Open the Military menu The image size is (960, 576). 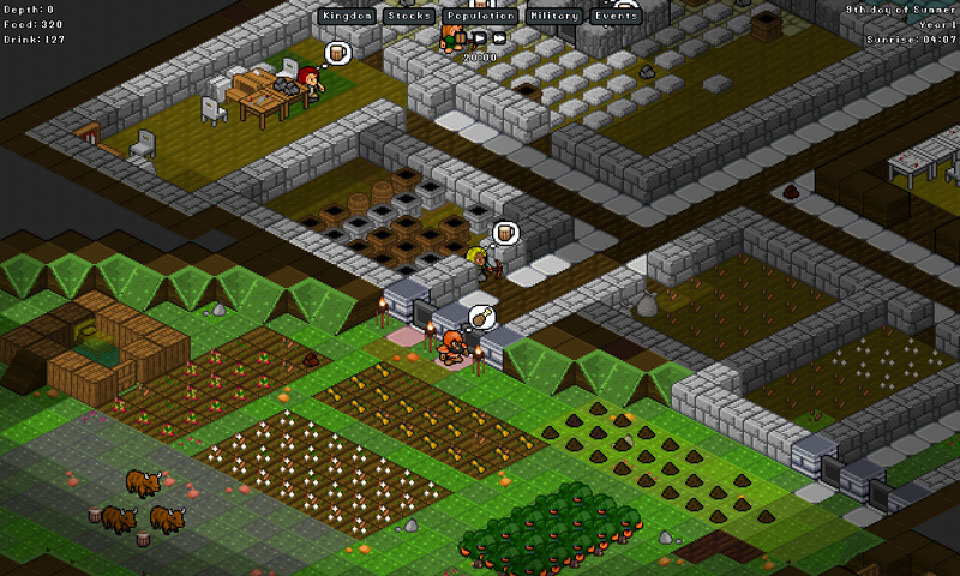coord(553,16)
